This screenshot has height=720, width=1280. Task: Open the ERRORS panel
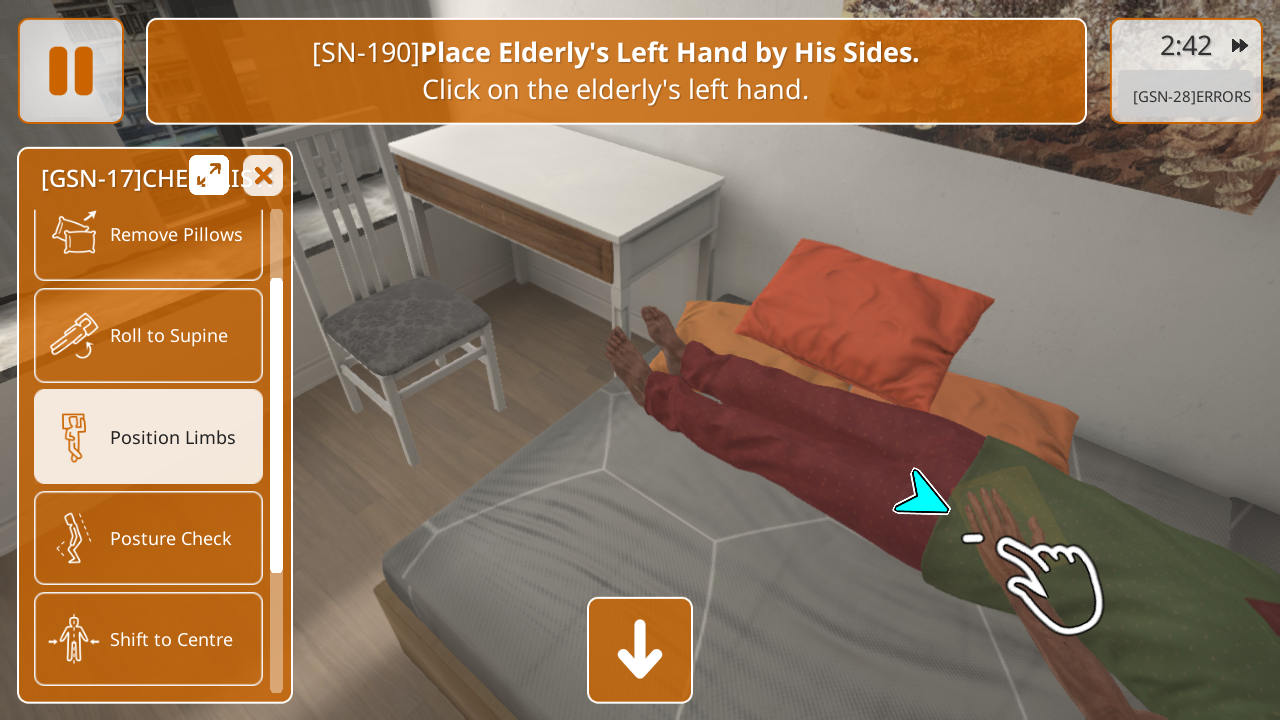coord(1190,97)
